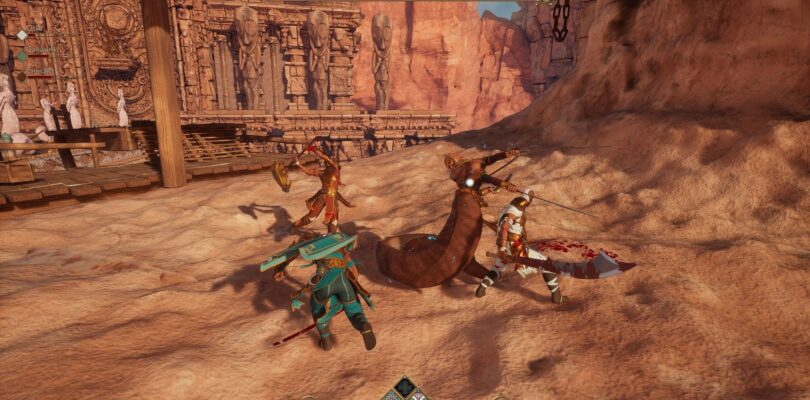This screenshot has height=400, width=810.
Task: Activate the teal diamond ability icon
Action: 391,396
